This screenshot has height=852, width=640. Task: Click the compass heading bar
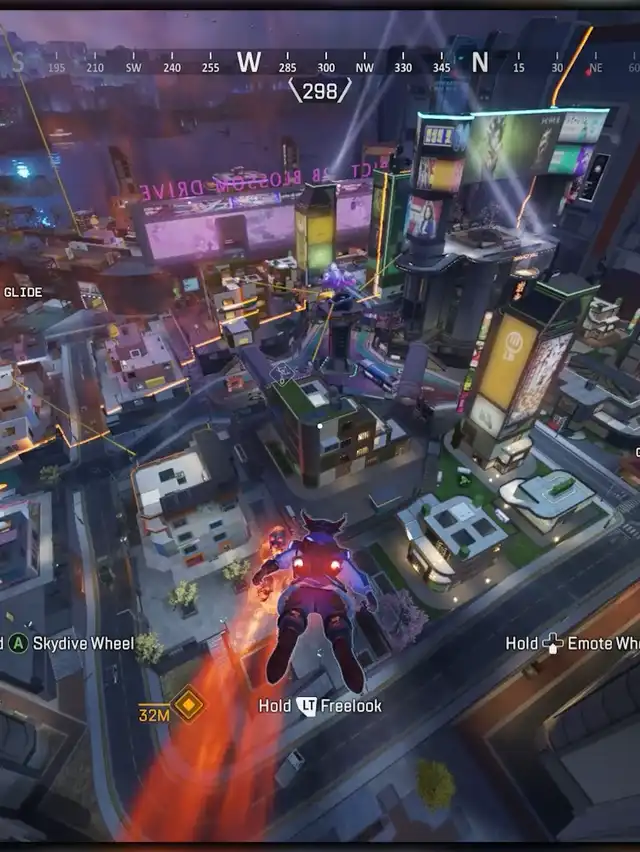(320, 65)
